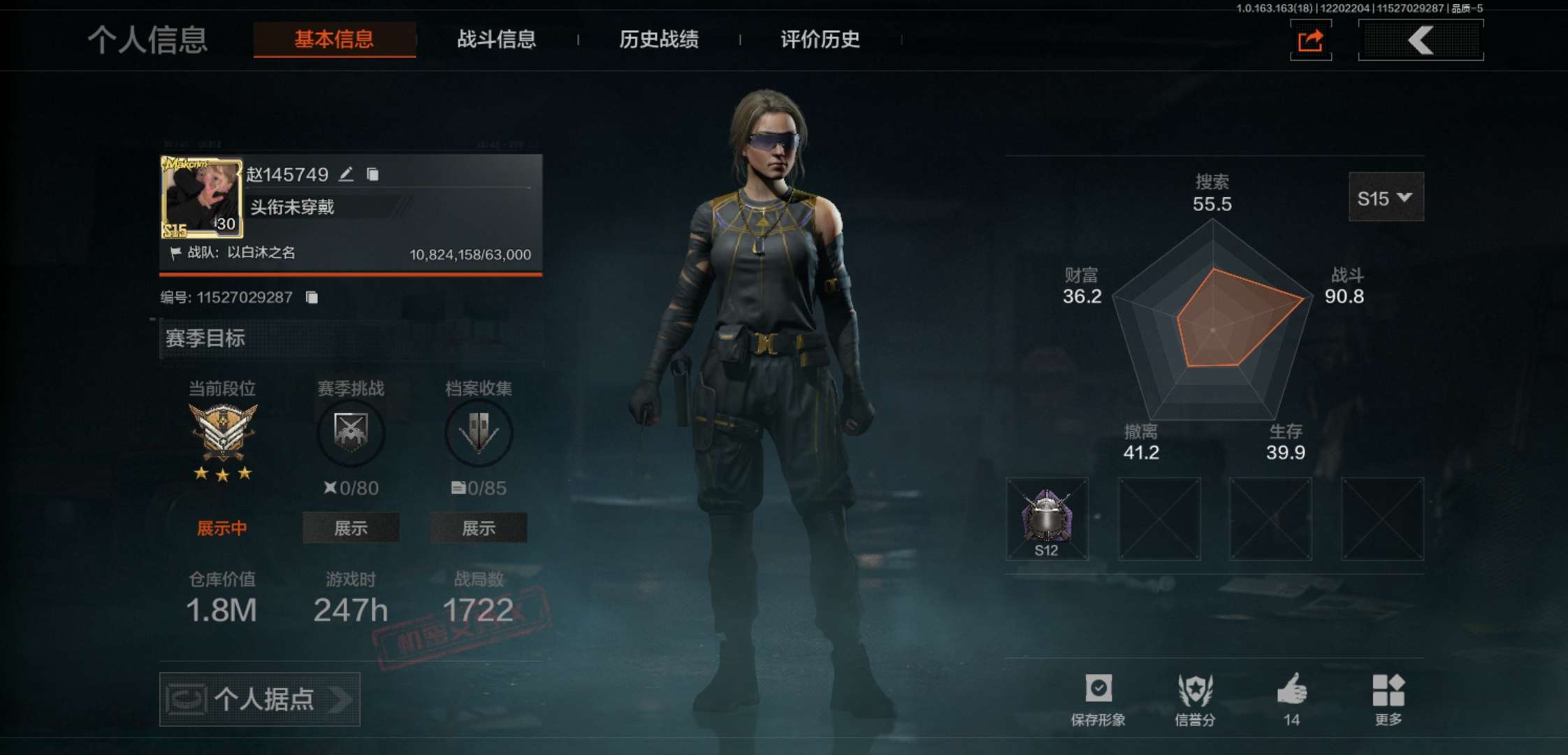Click the back arrow chevron top right
The height and width of the screenshot is (755, 1568).
pyautogui.click(x=1420, y=40)
